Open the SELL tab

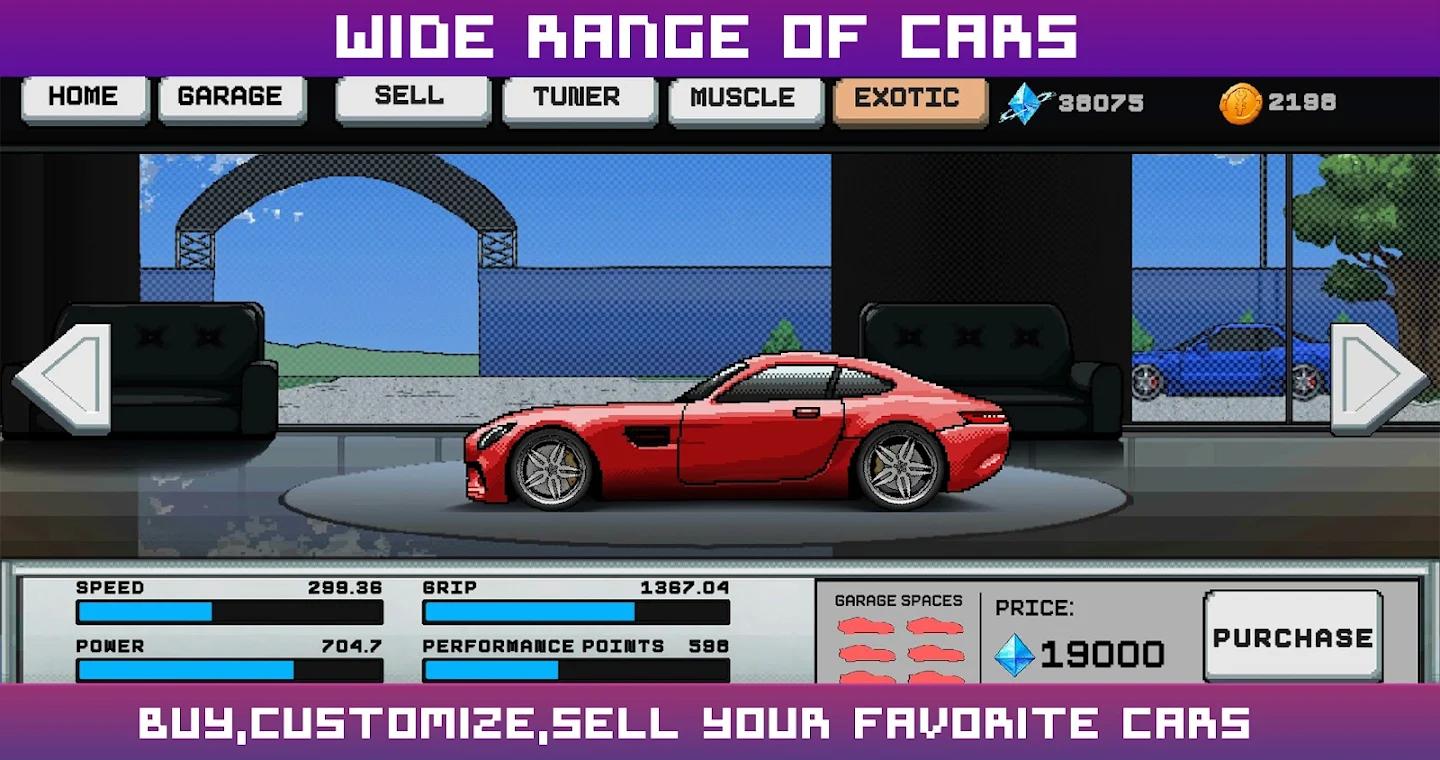(410, 96)
